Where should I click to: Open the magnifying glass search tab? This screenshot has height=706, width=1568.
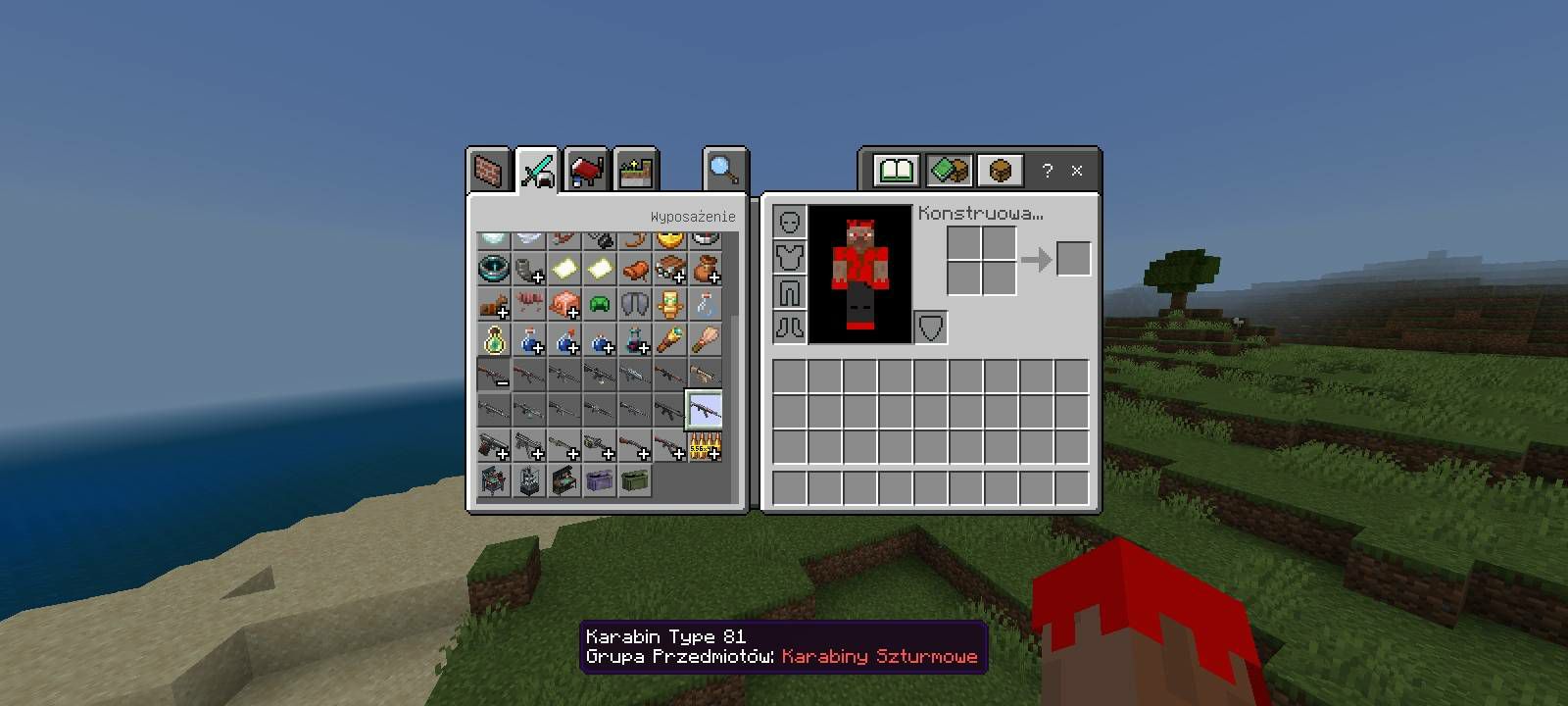click(724, 170)
